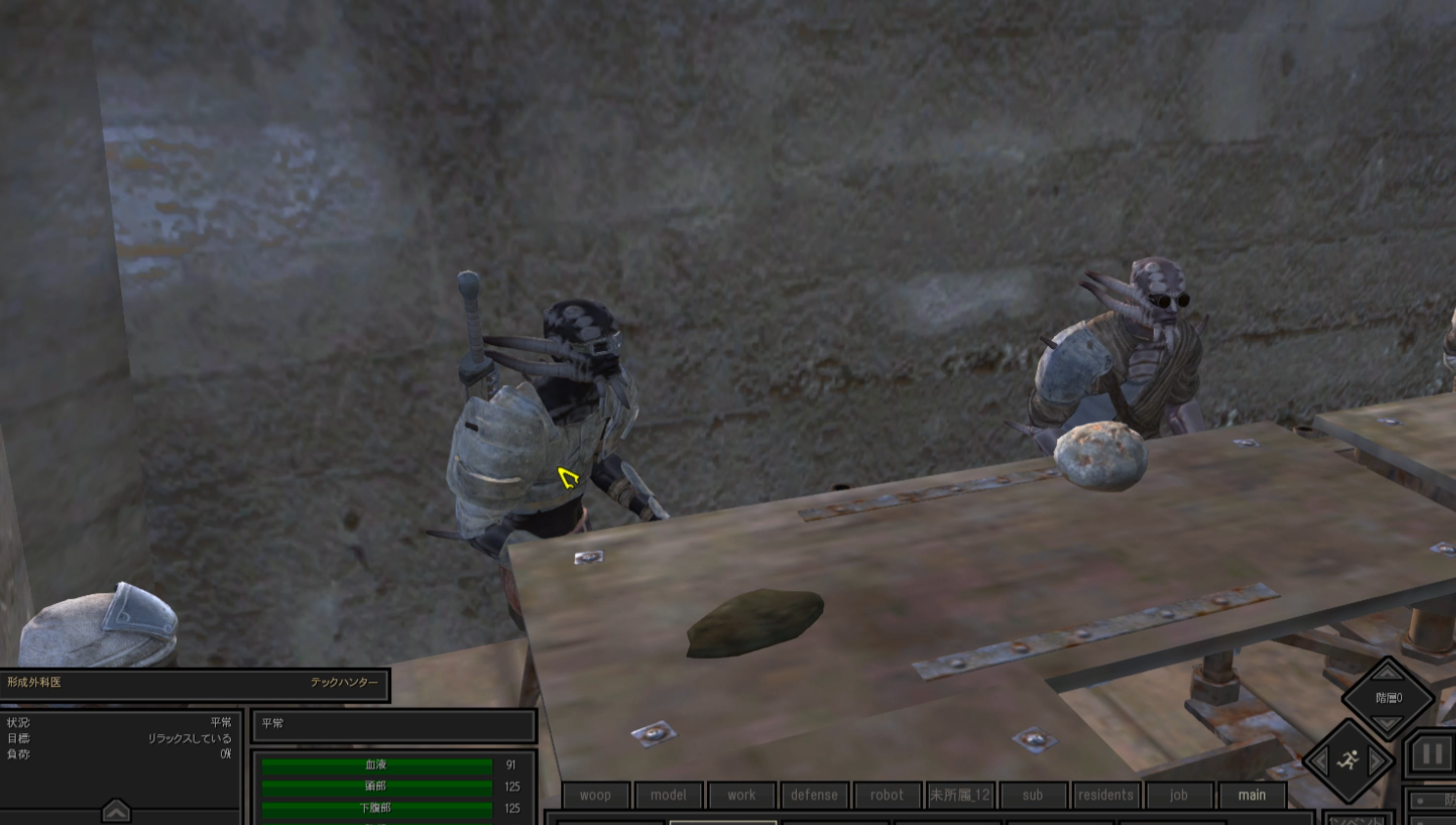Viewport: 1456px width, 825px height.
Task: Select the residents squad tab
Action: [x=1105, y=795]
